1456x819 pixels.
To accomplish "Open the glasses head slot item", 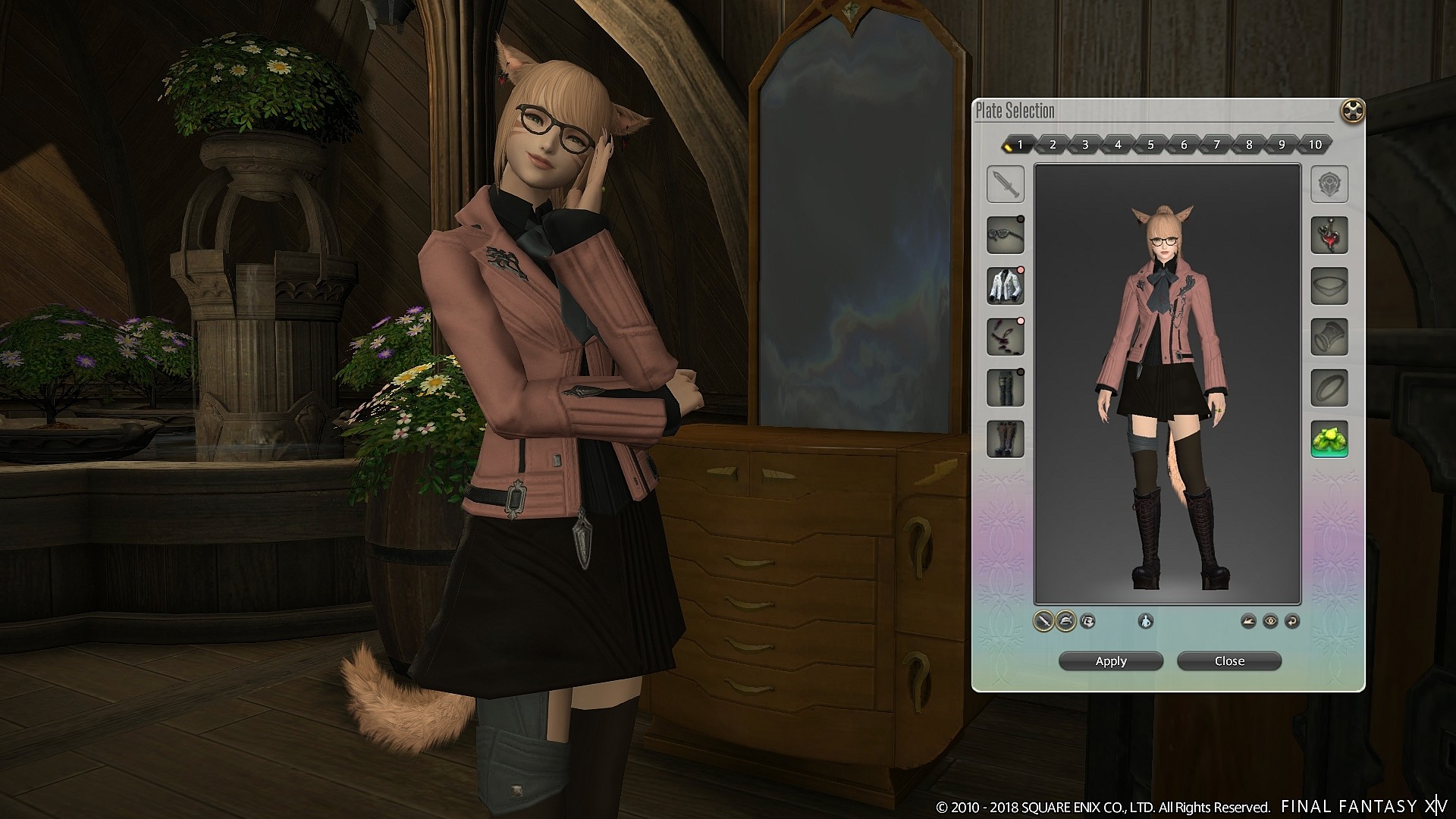I will pyautogui.click(x=1007, y=235).
